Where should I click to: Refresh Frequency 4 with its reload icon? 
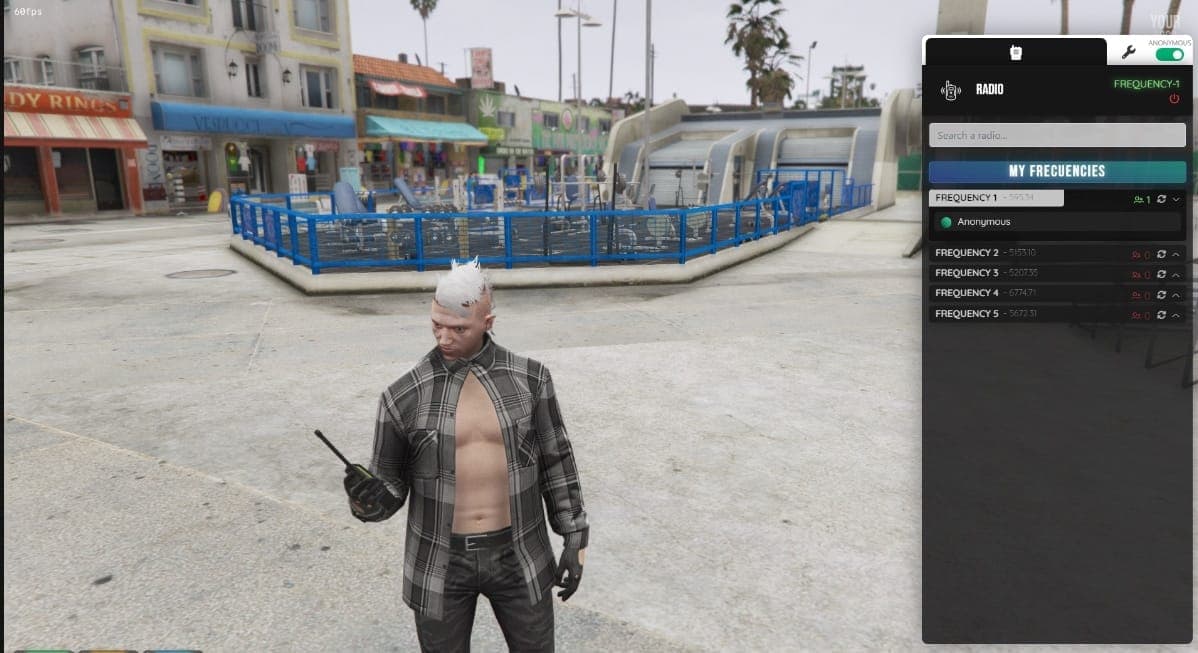pos(1161,294)
